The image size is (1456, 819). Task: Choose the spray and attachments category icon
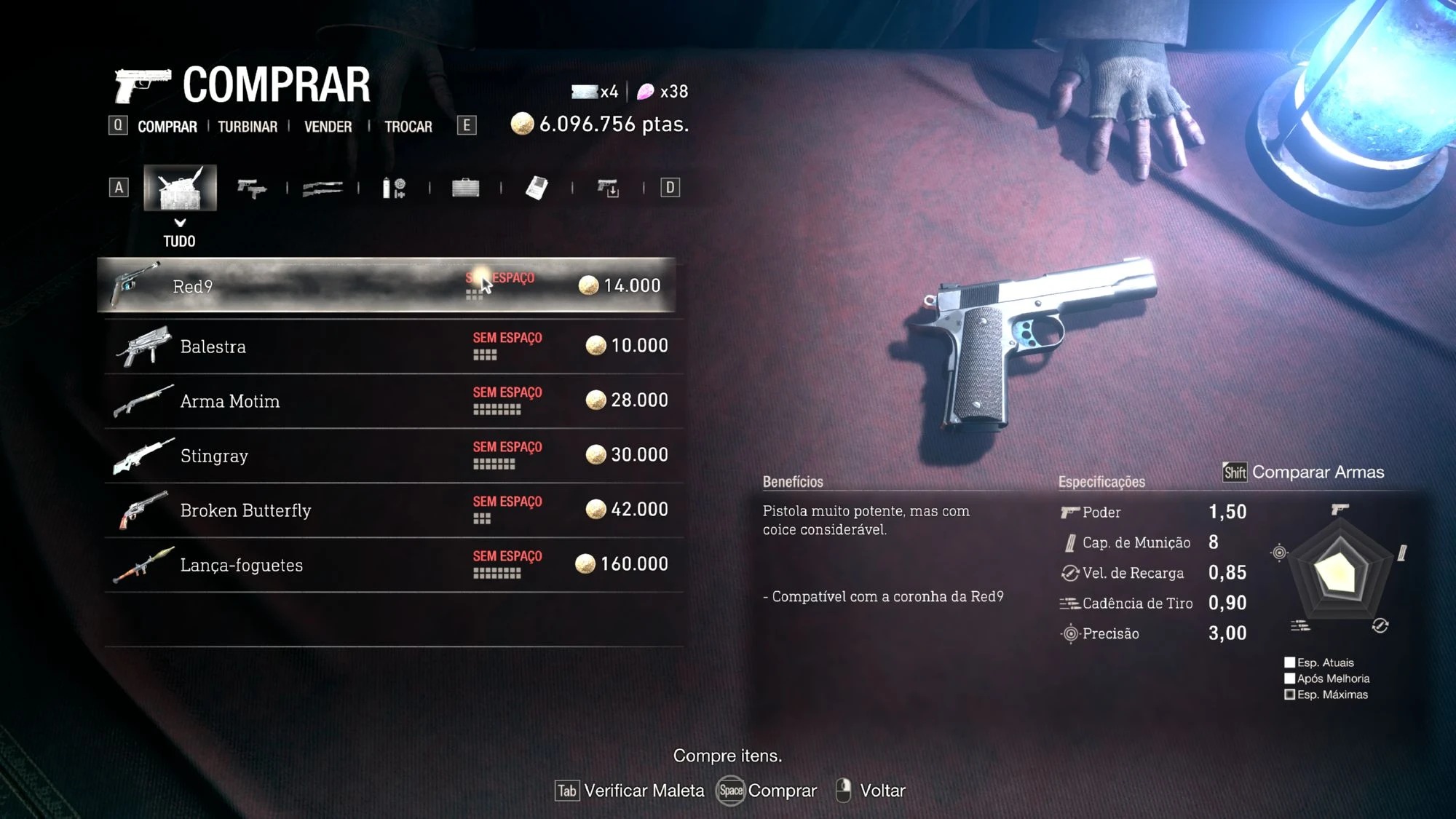click(x=394, y=189)
